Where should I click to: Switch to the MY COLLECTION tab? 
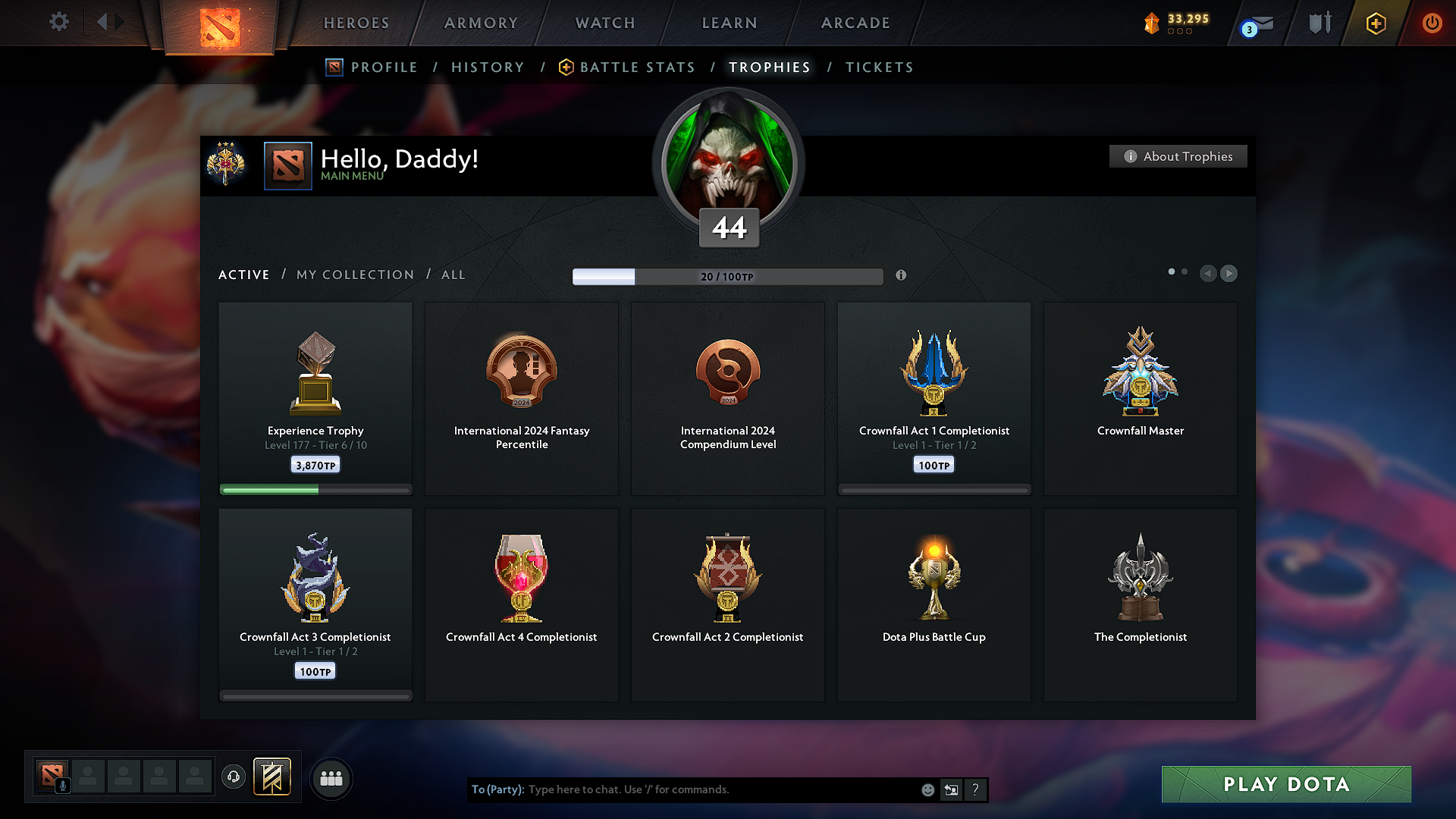tap(354, 275)
